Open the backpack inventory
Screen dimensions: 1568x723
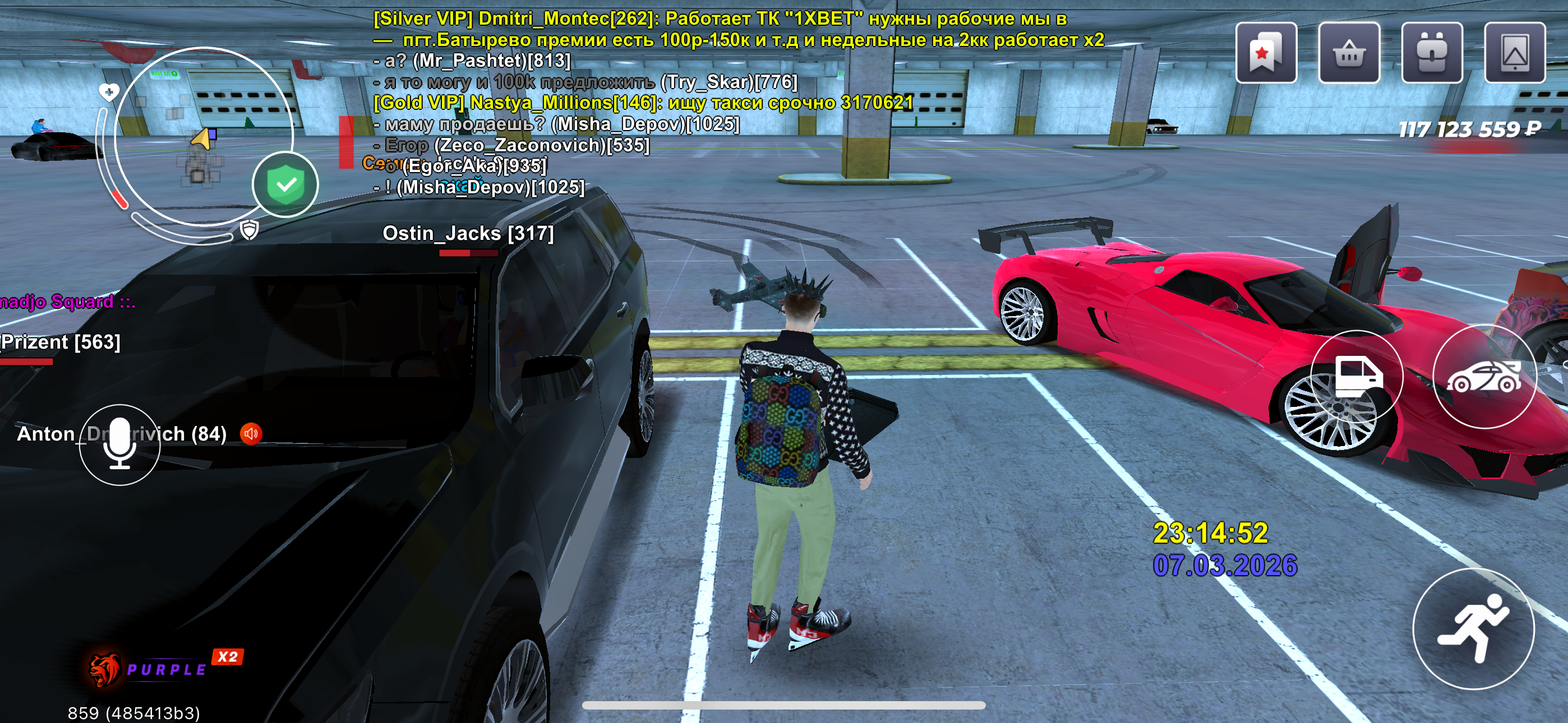pyautogui.click(x=1431, y=53)
